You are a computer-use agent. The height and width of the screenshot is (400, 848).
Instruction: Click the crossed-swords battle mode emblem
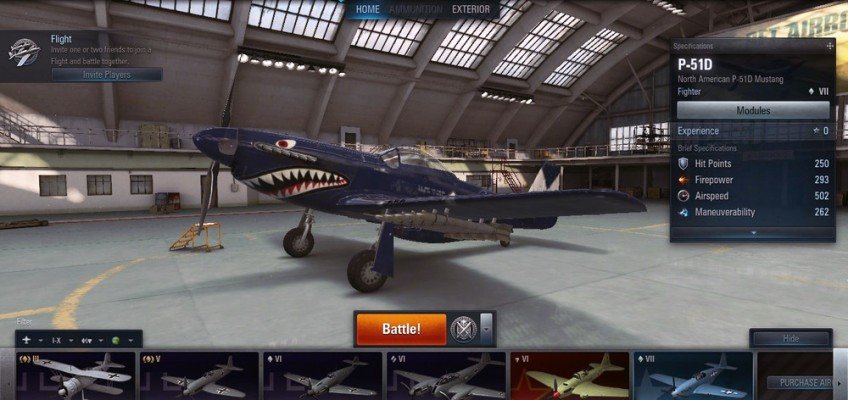click(x=461, y=328)
